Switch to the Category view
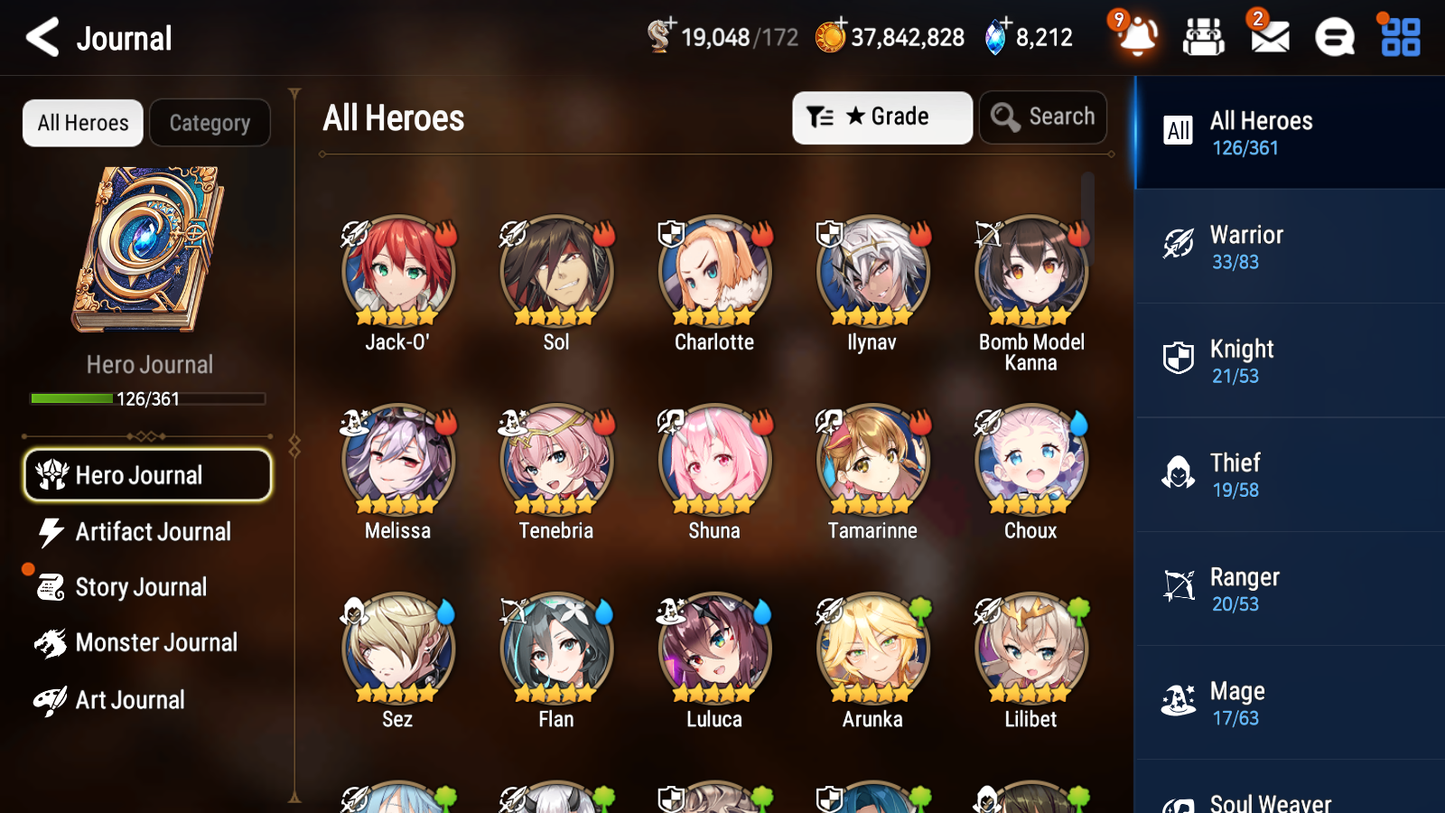 tap(210, 123)
